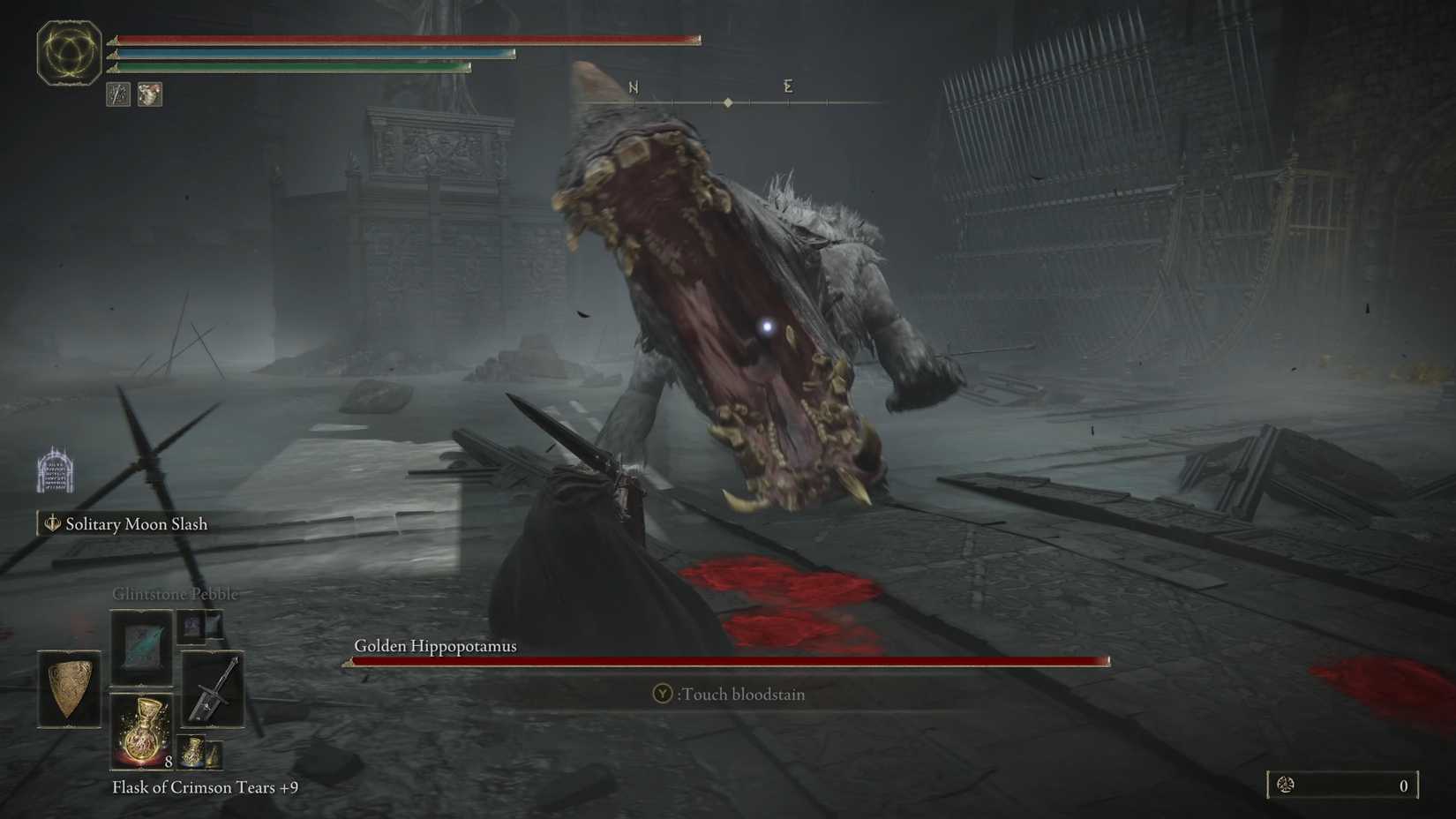
Task: Click the E marker on the compass
Action: pos(786,86)
